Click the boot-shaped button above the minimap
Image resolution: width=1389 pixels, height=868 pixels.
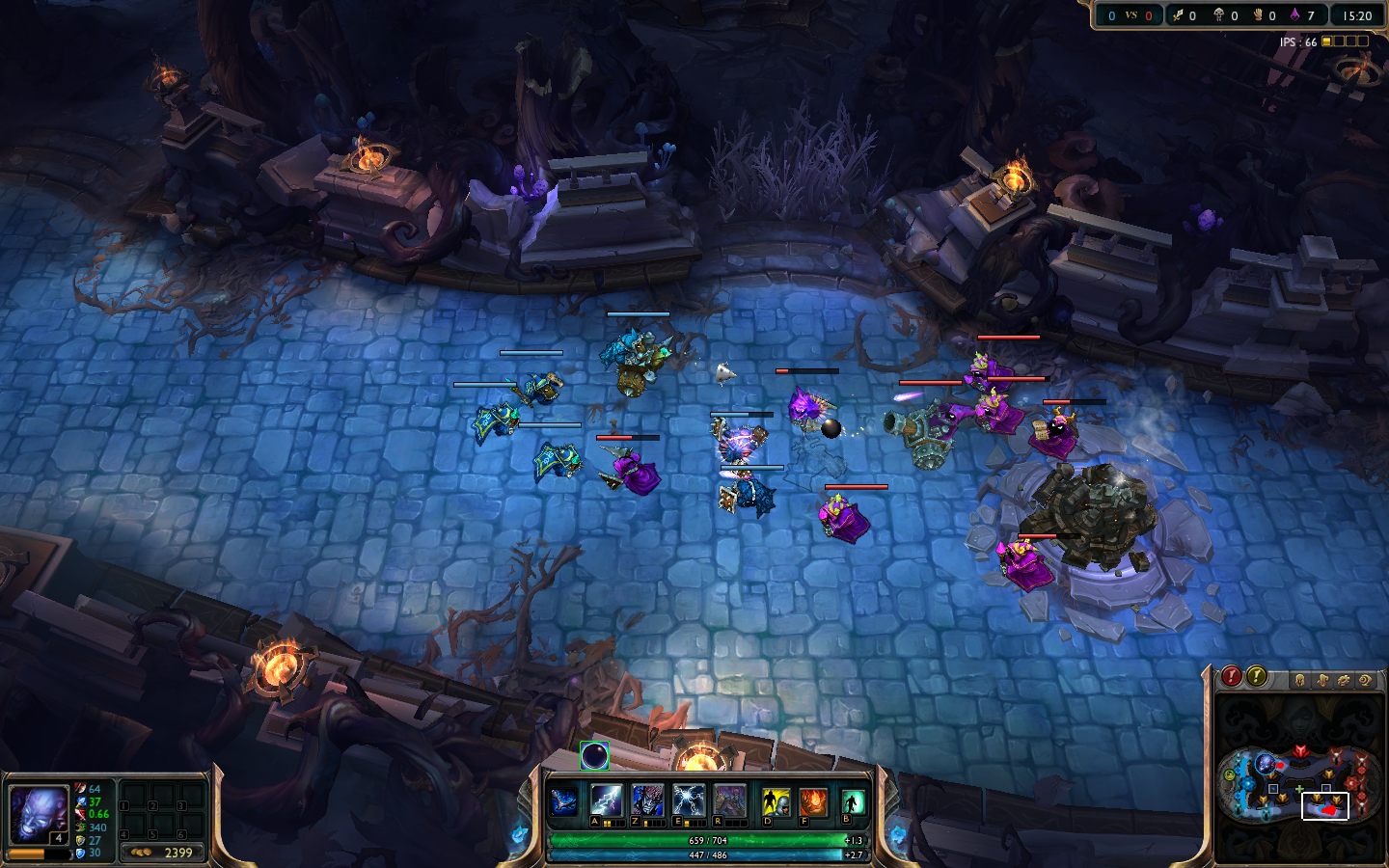[1322, 681]
